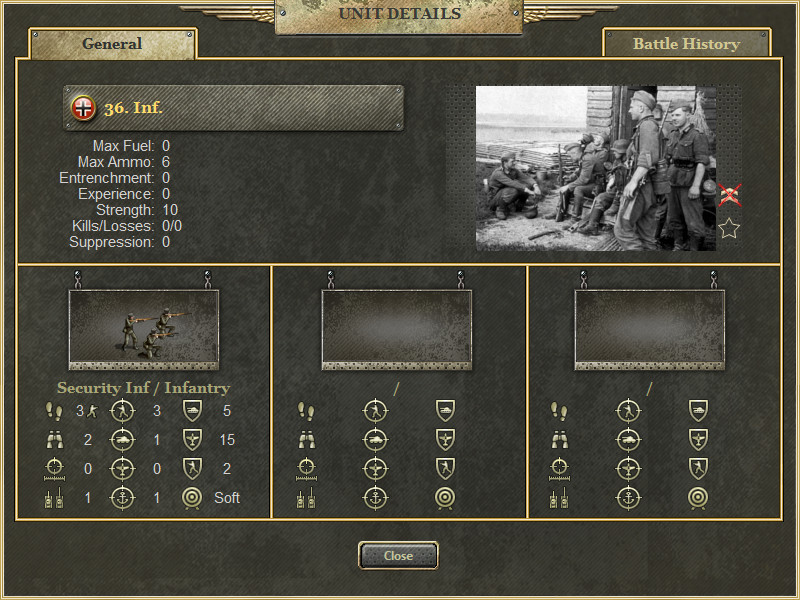800x600 pixels.
Task: Click the empty star icon
Action: click(x=729, y=229)
